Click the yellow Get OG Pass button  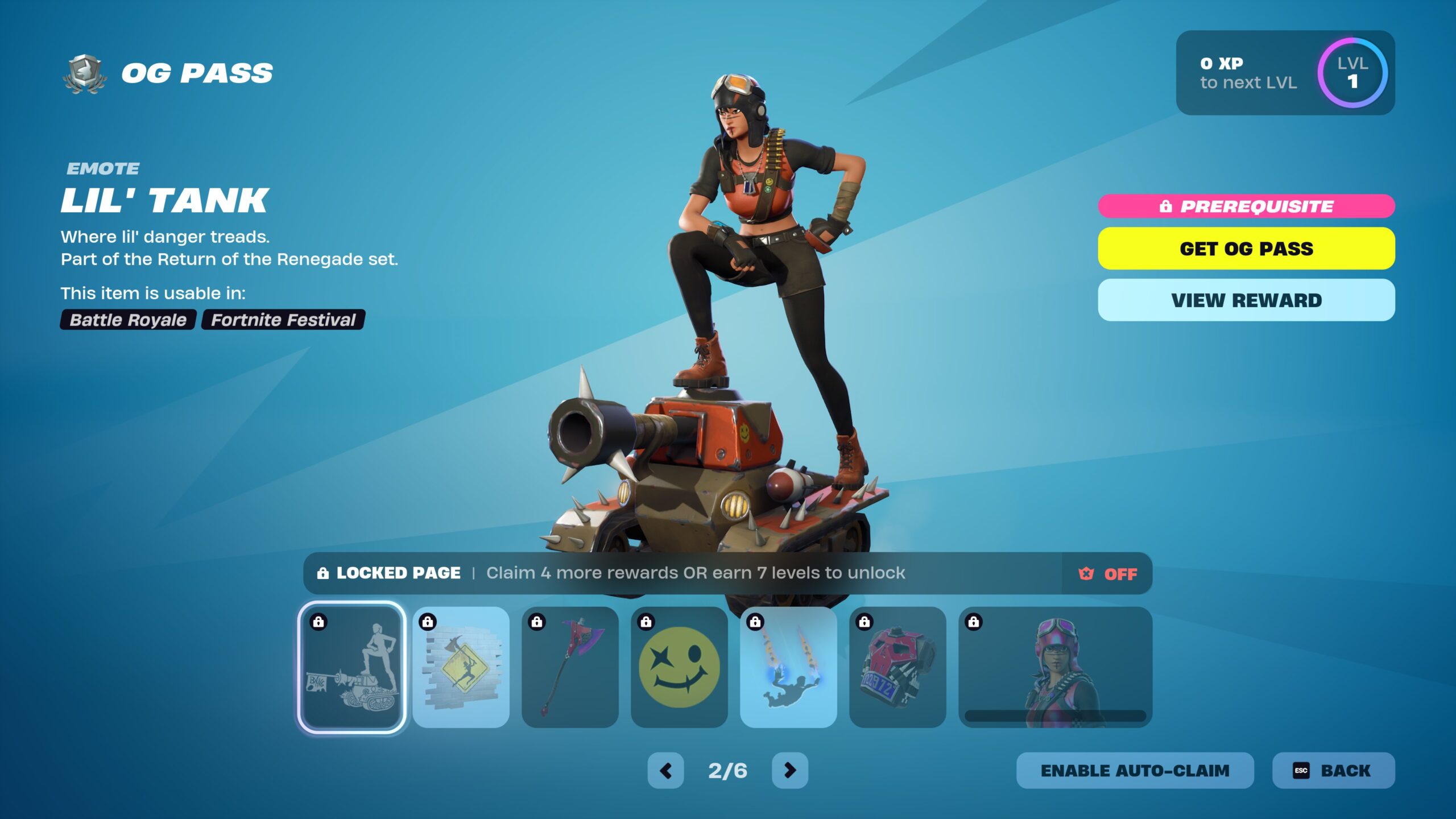tap(1246, 249)
